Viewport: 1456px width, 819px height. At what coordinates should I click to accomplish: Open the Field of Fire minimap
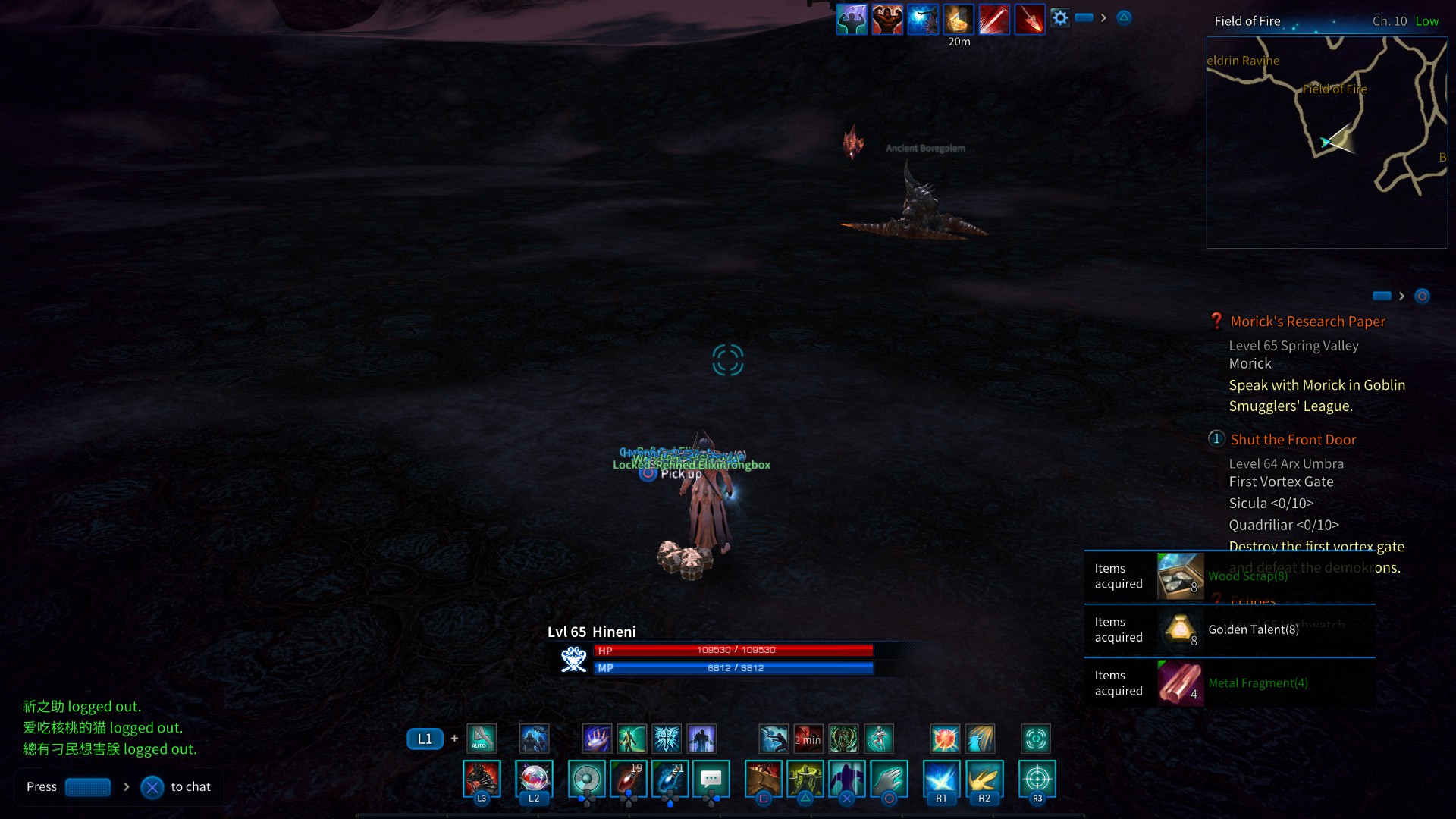point(1326,143)
